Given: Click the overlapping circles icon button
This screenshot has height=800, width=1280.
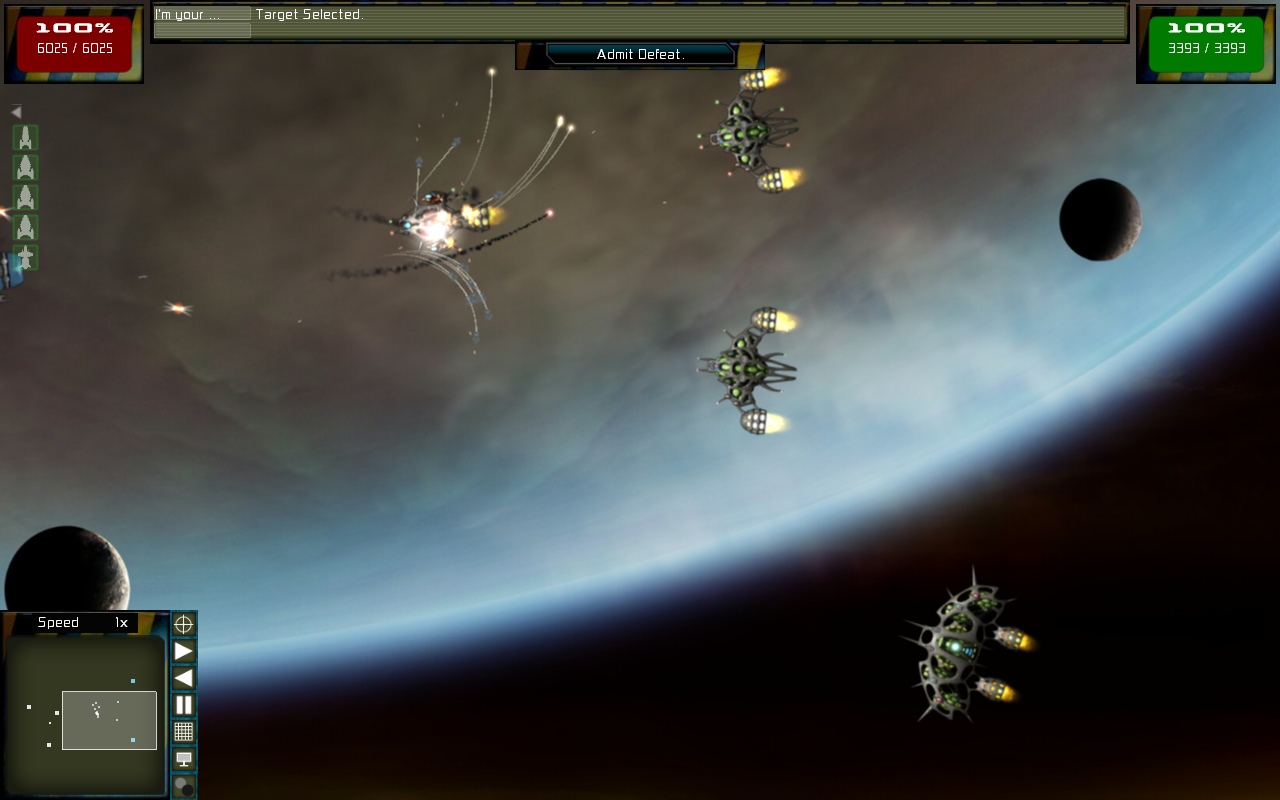Looking at the screenshot, I should (184, 786).
